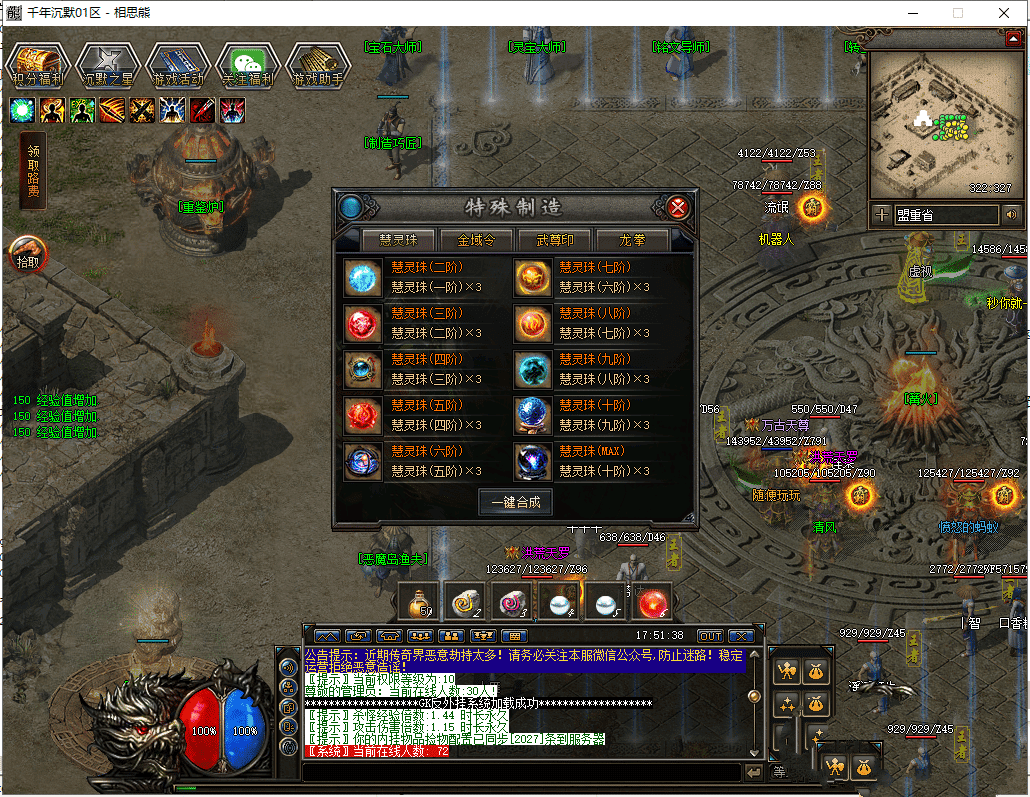
Task: Click the 一键合成 button
Action: point(515,502)
